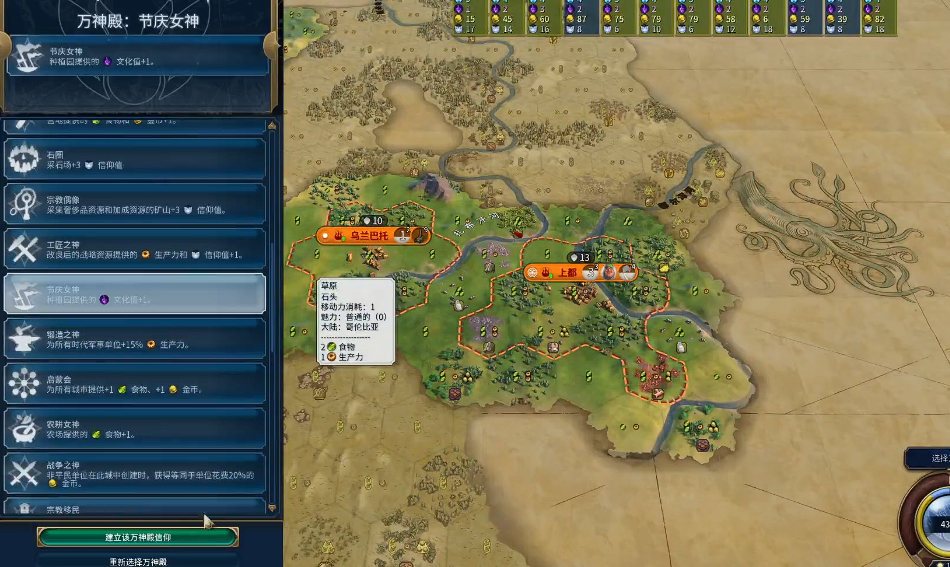The image size is (950, 567).
Task: Select the 启蒙会 pantheon entry
Action: 135,383
